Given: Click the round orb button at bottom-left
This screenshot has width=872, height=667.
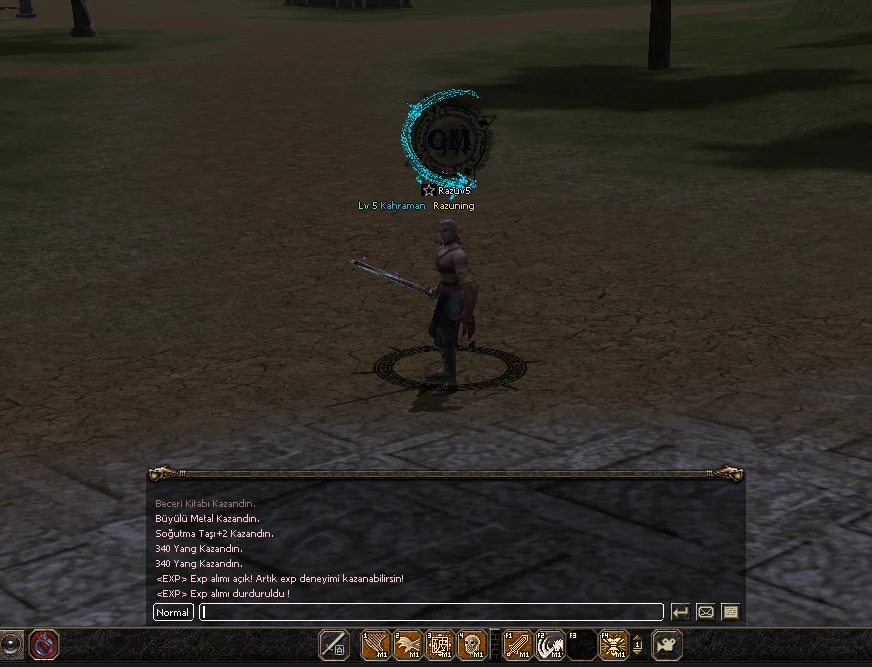Looking at the screenshot, I should pyautogui.click(x=11, y=645).
